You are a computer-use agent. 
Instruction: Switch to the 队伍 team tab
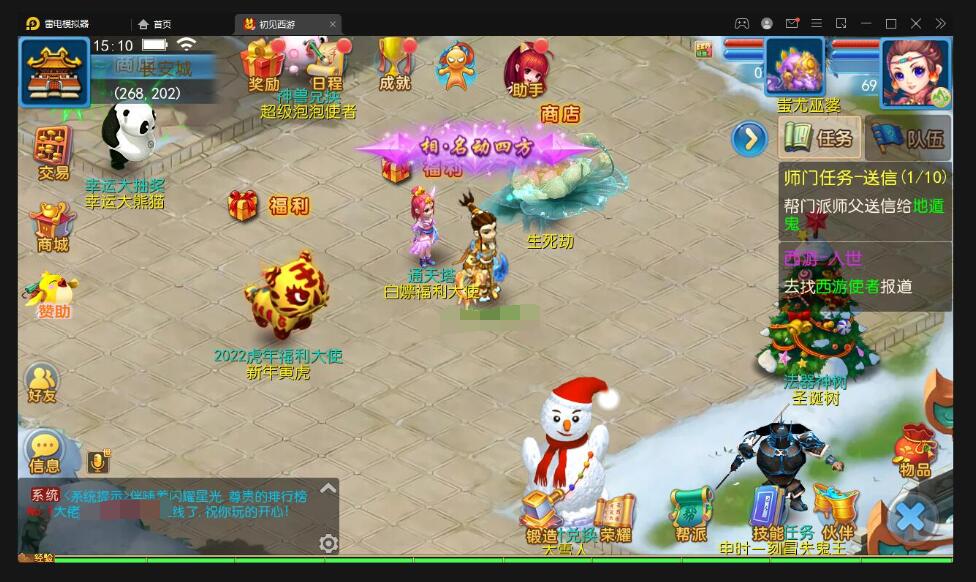pos(909,138)
